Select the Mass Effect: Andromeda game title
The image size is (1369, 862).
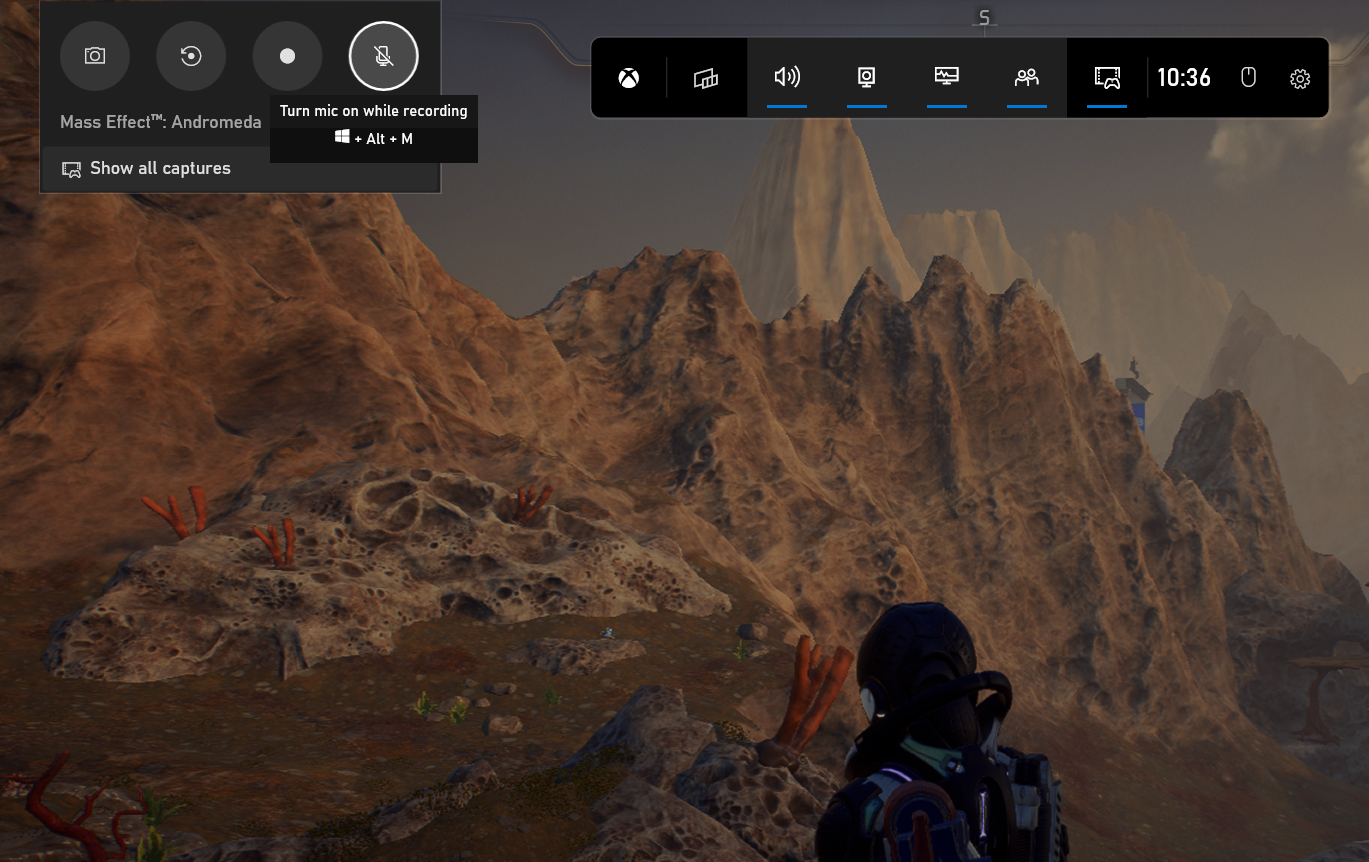tap(160, 121)
